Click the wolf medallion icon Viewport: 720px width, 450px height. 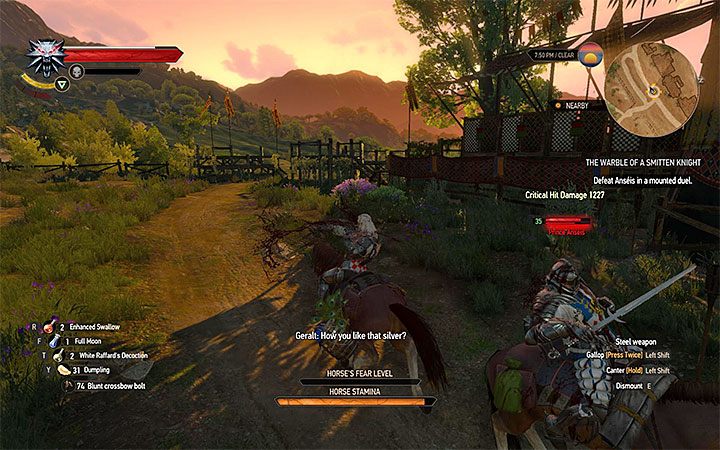tap(45, 56)
